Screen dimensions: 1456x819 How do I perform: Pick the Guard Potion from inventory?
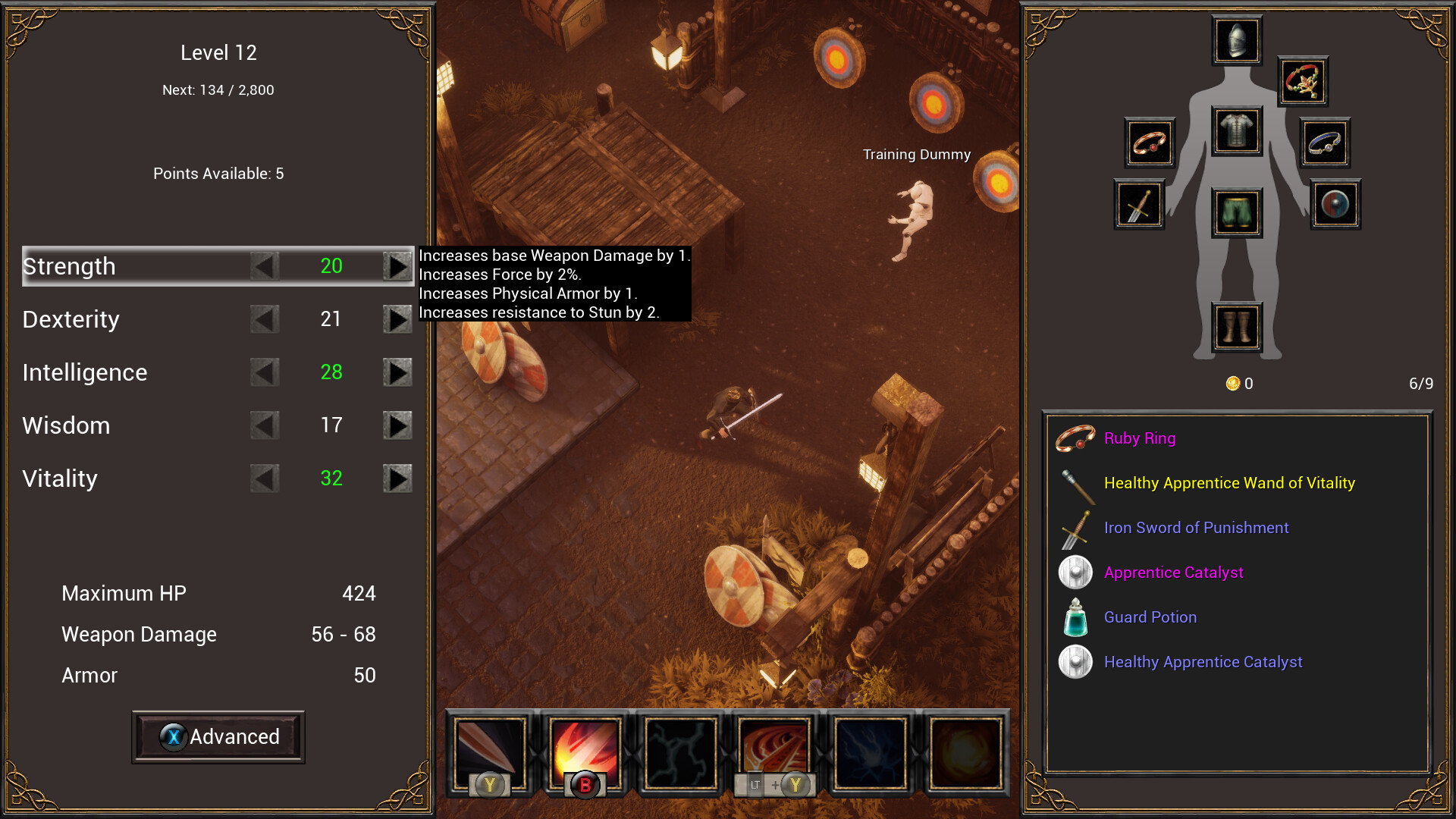(1150, 617)
